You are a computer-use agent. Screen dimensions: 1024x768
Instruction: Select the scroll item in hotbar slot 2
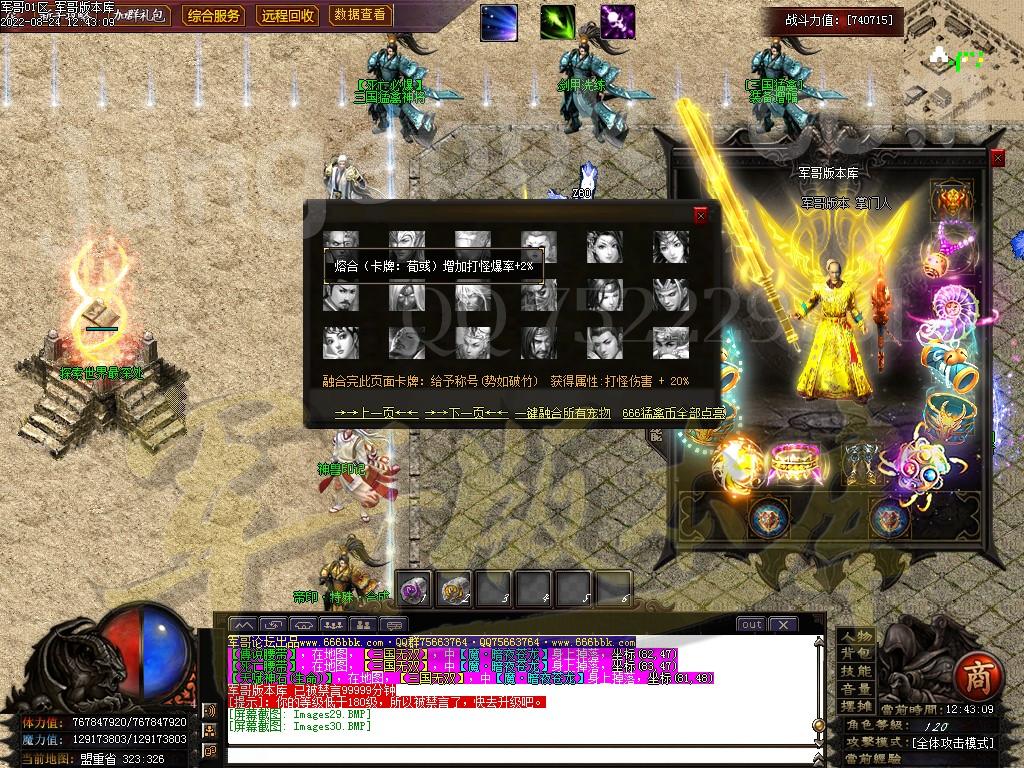[x=455, y=588]
